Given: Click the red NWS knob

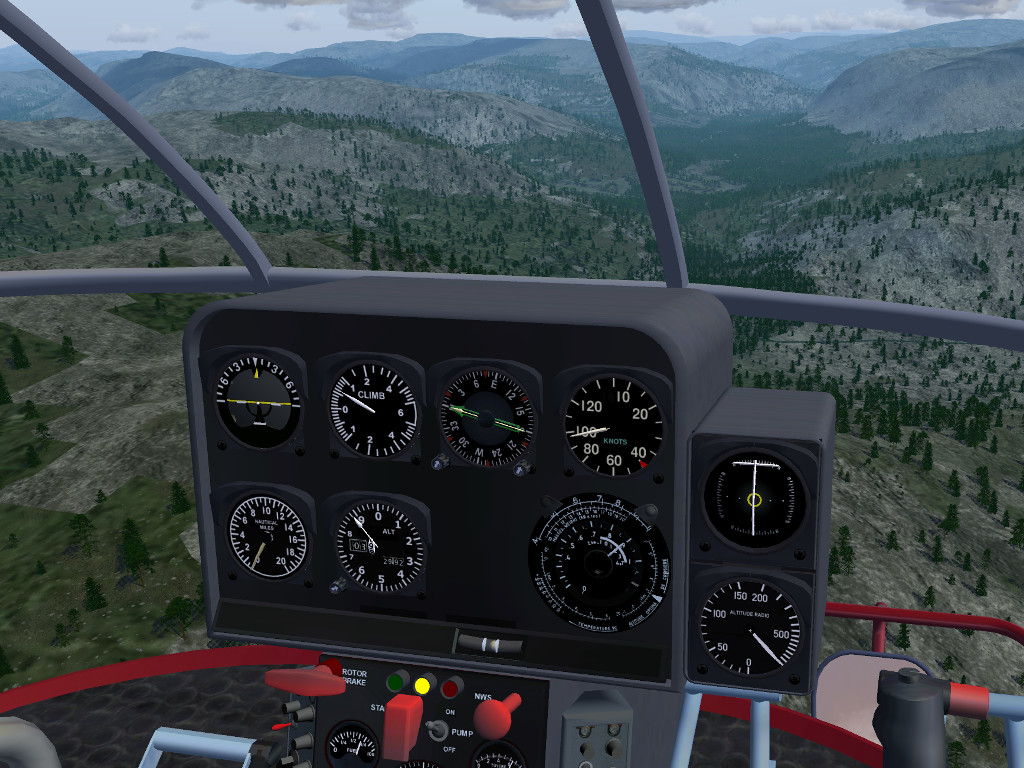Looking at the screenshot, I should [x=494, y=717].
